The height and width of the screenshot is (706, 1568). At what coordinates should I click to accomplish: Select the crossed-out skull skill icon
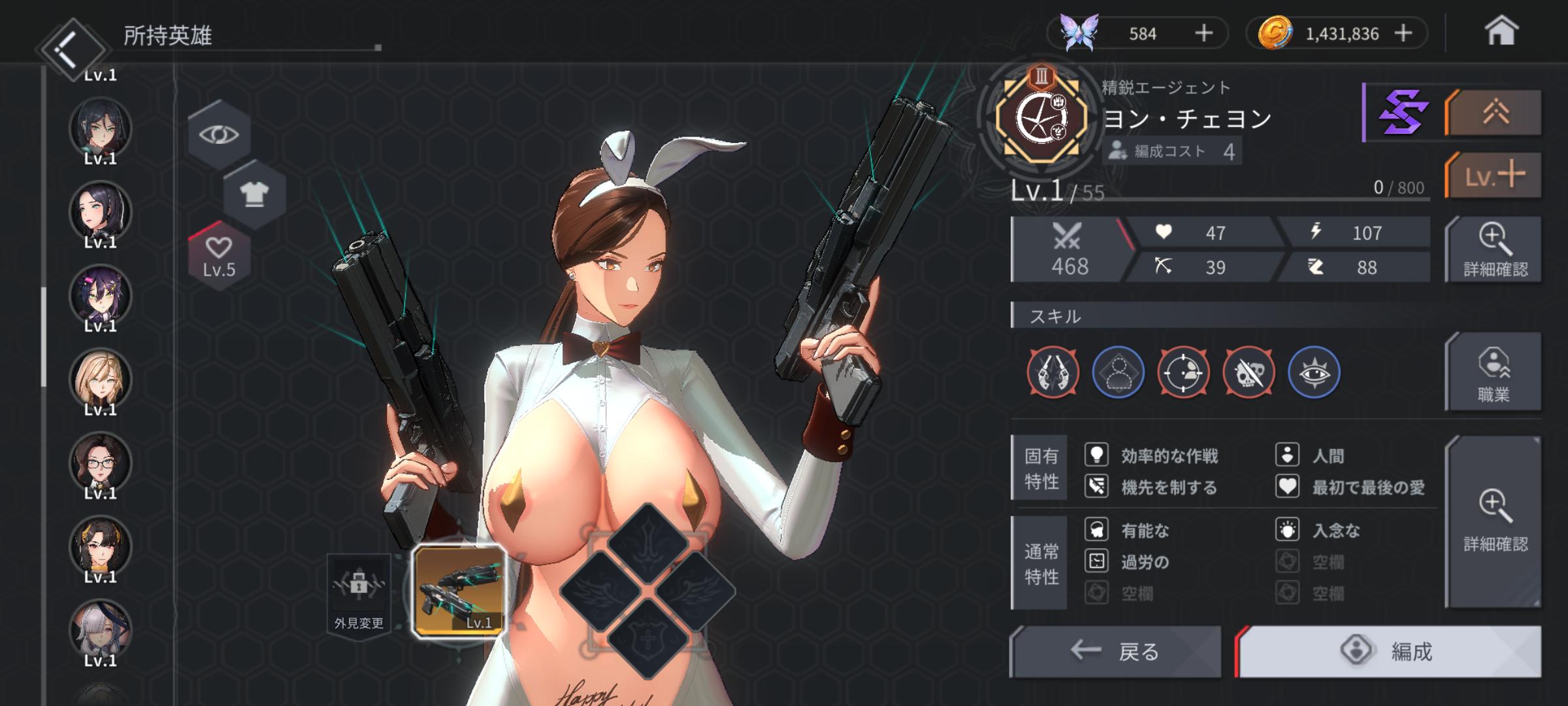pos(1249,373)
